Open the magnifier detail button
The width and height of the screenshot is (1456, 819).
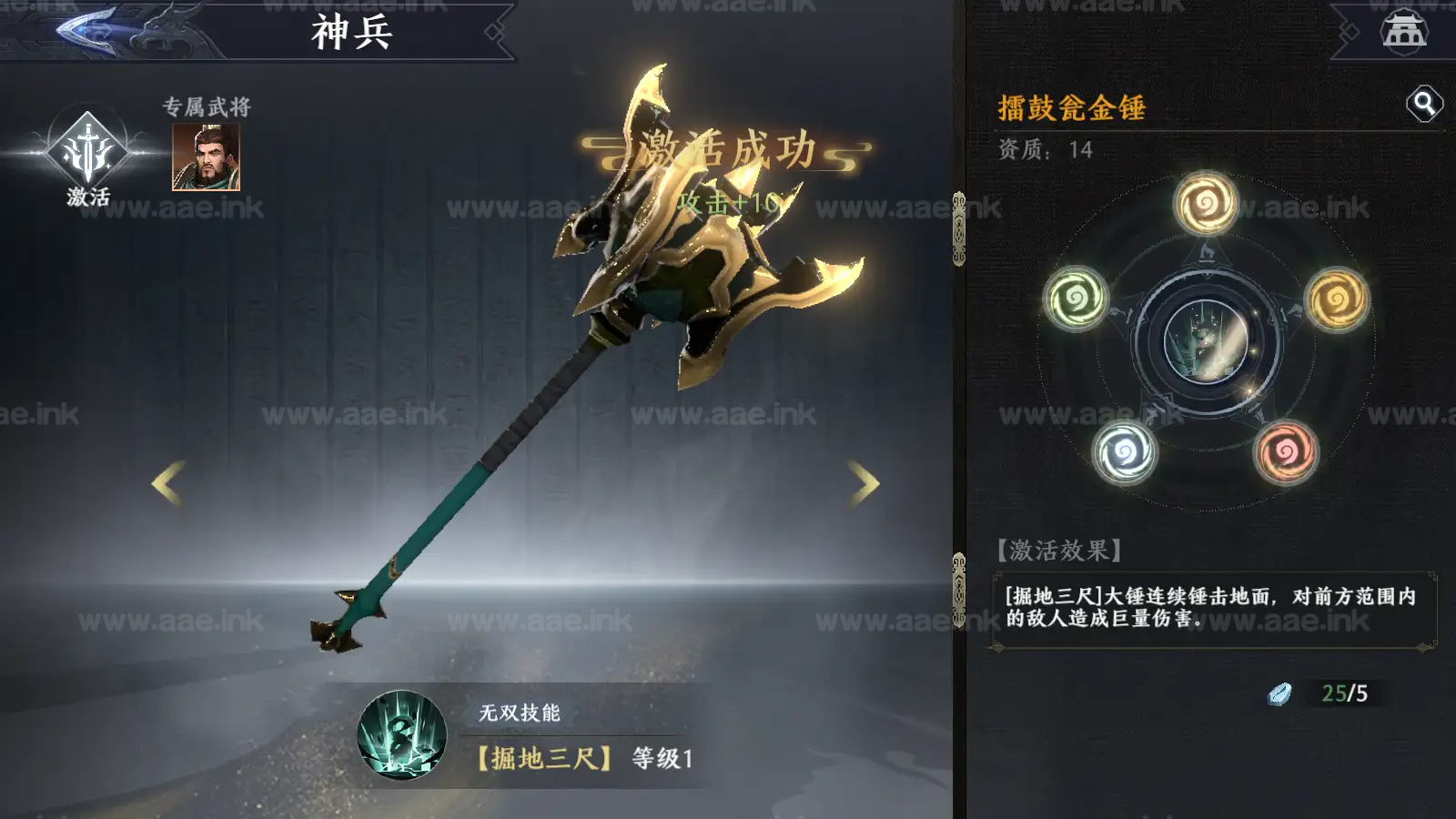1424,104
